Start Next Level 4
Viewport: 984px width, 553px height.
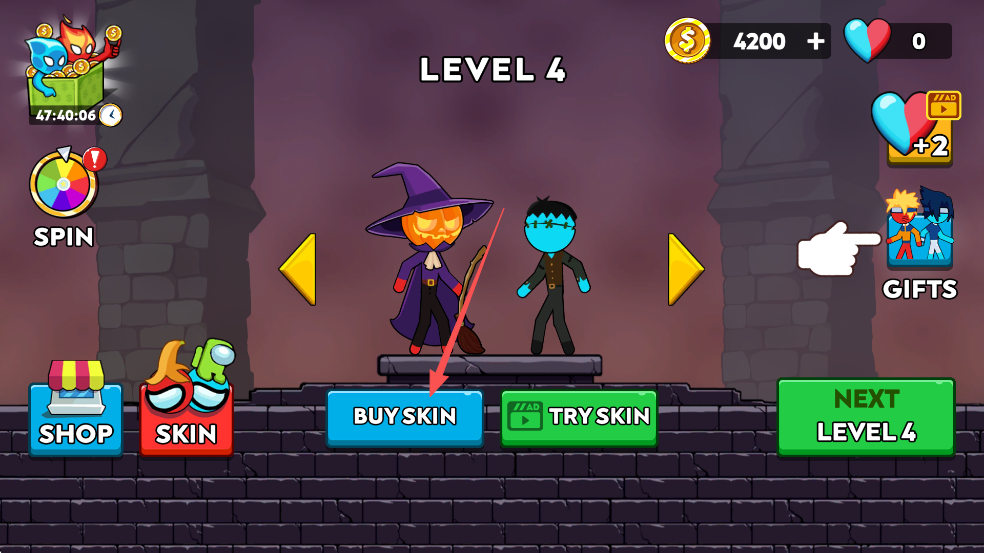(x=866, y=416)
